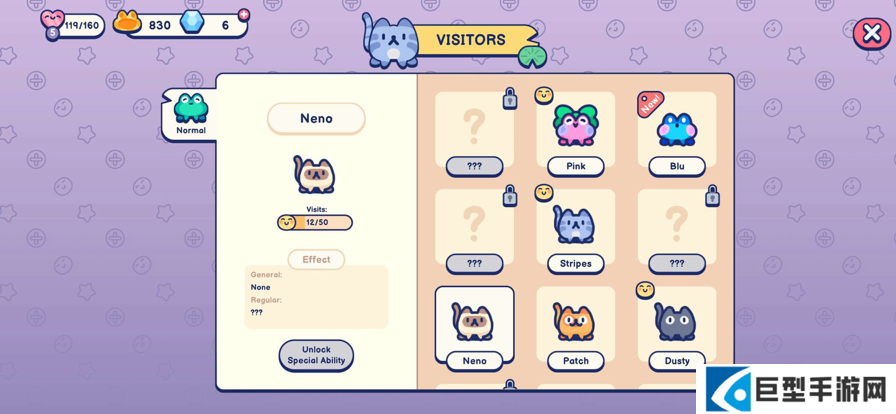Select the Neno cat card
Image resolution: width=896 pixels, height=414 pixels.
coord(474,327)
